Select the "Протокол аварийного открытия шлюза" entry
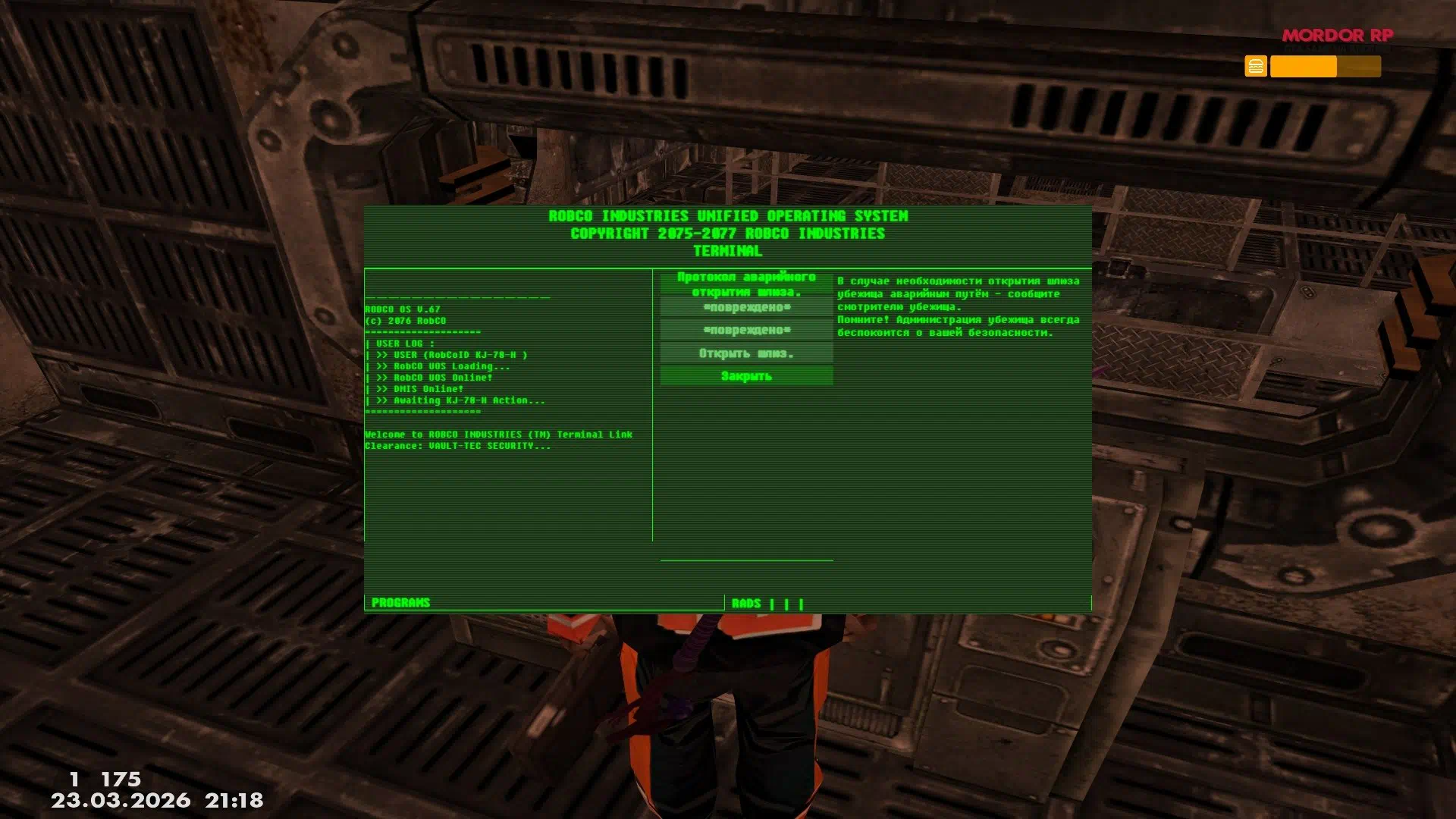The image size is (1456, 819). coord(746,284)
